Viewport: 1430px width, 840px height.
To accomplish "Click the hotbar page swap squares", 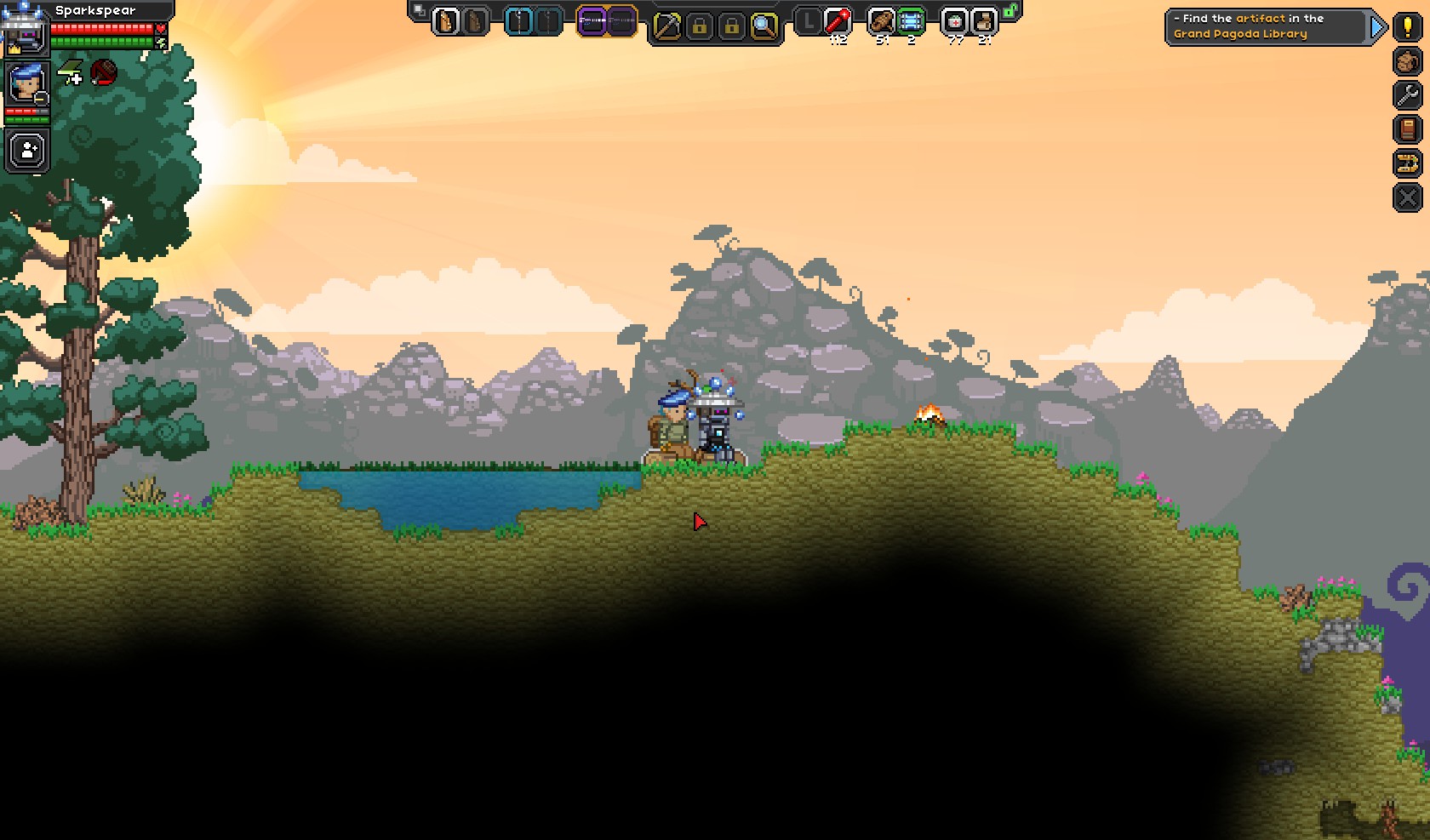I will click(x=420, y=9).
